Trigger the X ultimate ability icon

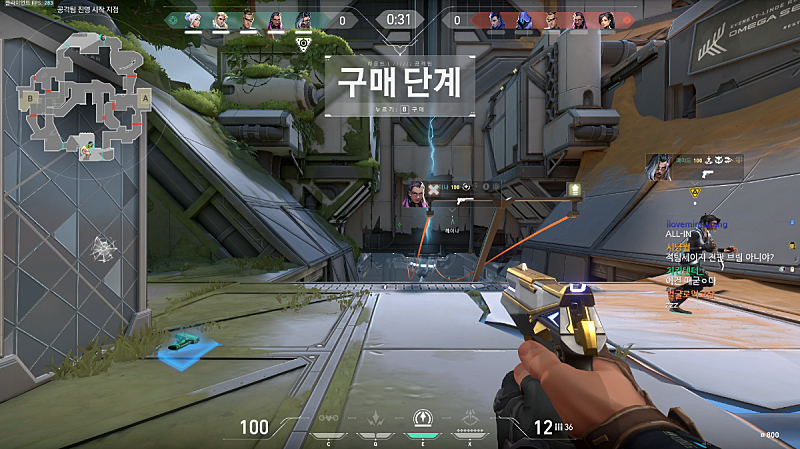click(469, 420)
